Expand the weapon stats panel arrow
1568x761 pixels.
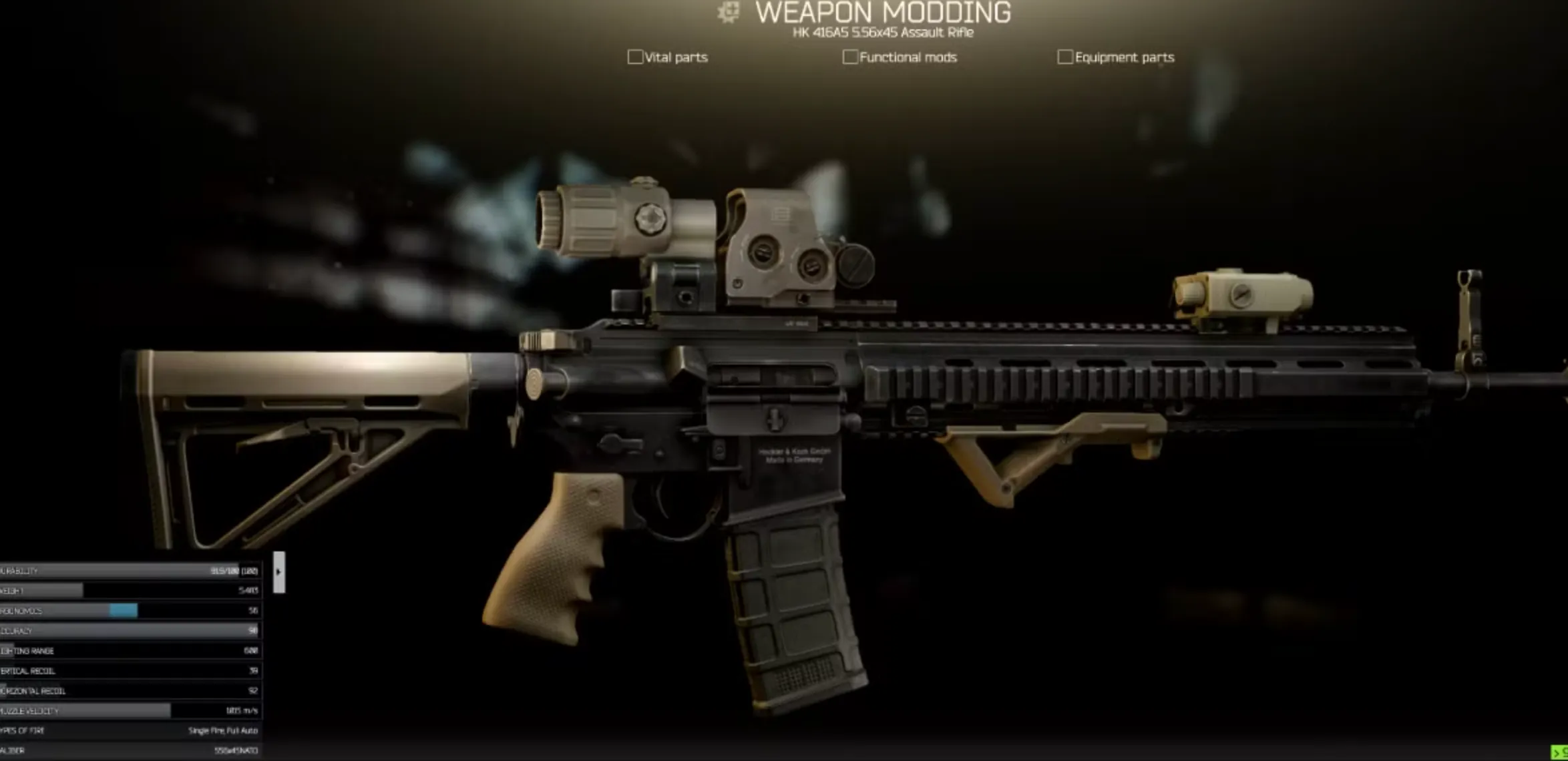[x=278, y=571]
